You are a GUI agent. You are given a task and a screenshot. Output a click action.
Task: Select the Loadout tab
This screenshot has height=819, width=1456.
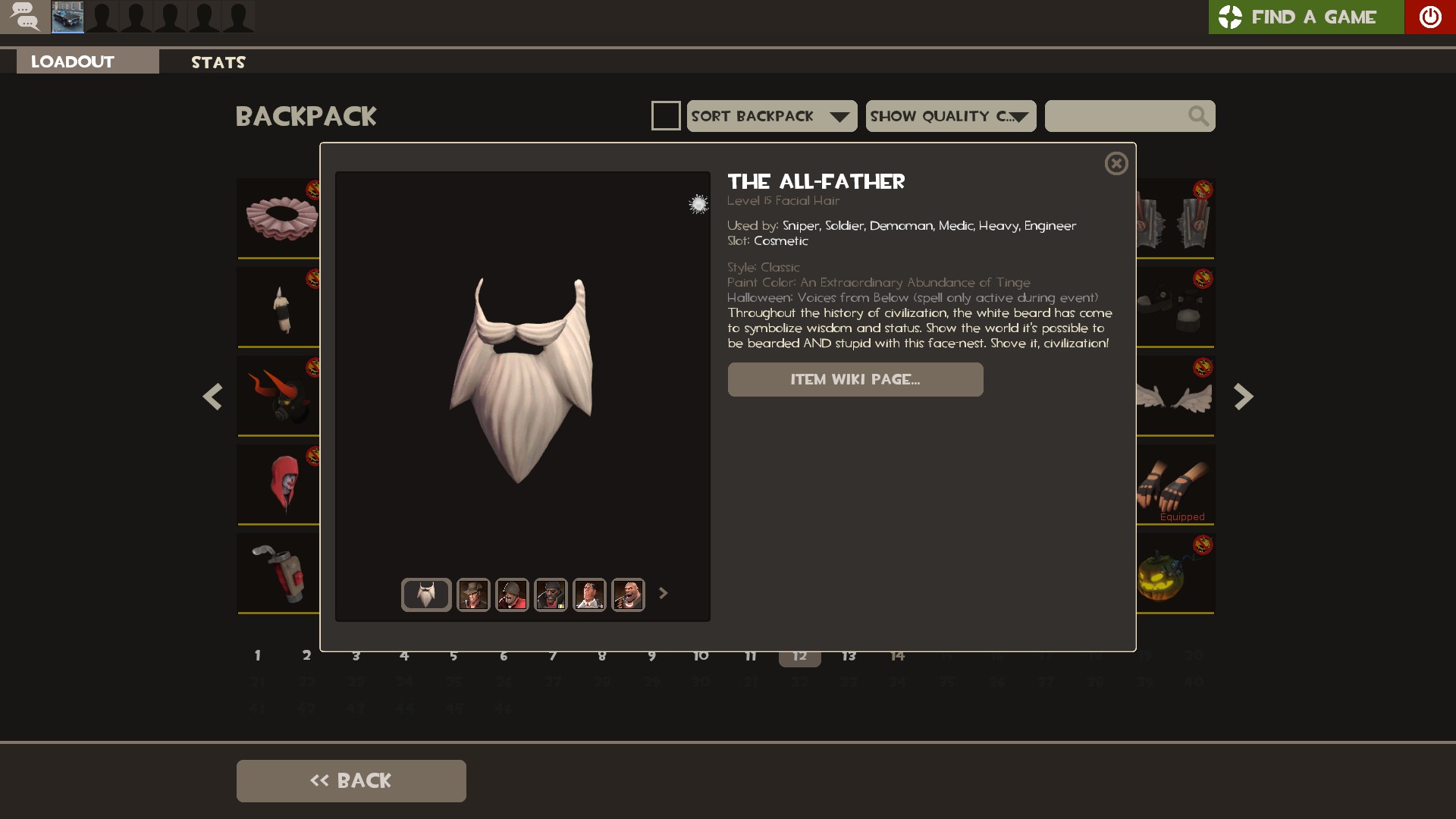73,62
